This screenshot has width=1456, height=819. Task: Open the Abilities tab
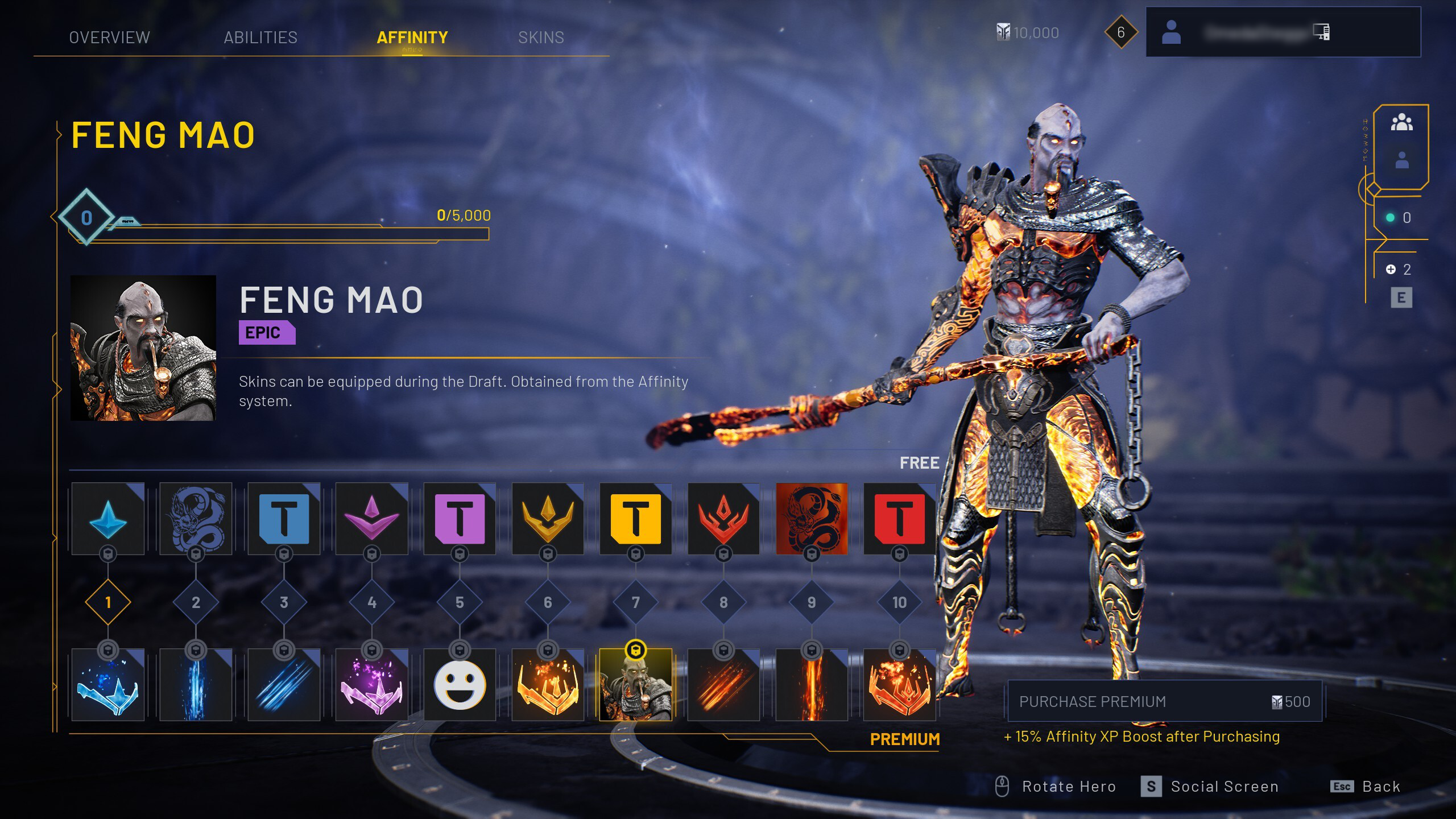click(260, 38)
